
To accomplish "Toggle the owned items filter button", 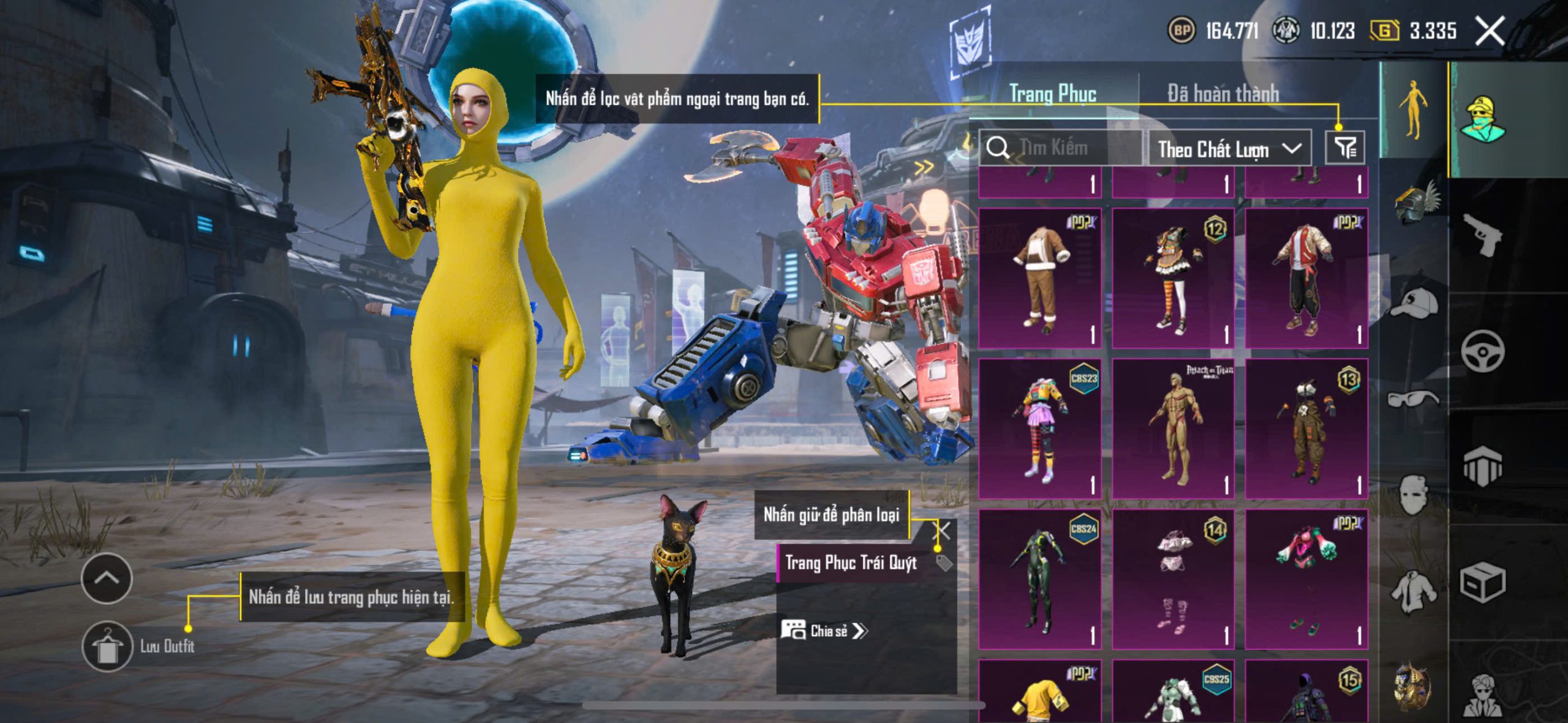I will coord(1345,148).
